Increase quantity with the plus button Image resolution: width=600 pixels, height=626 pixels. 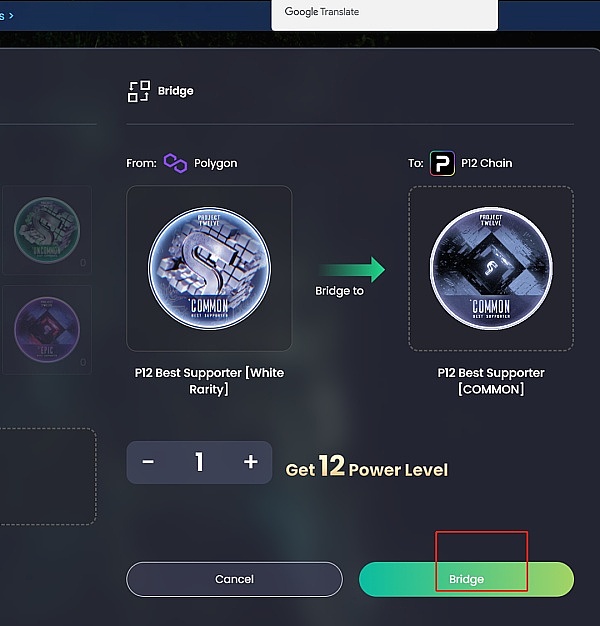coord(251,462)
